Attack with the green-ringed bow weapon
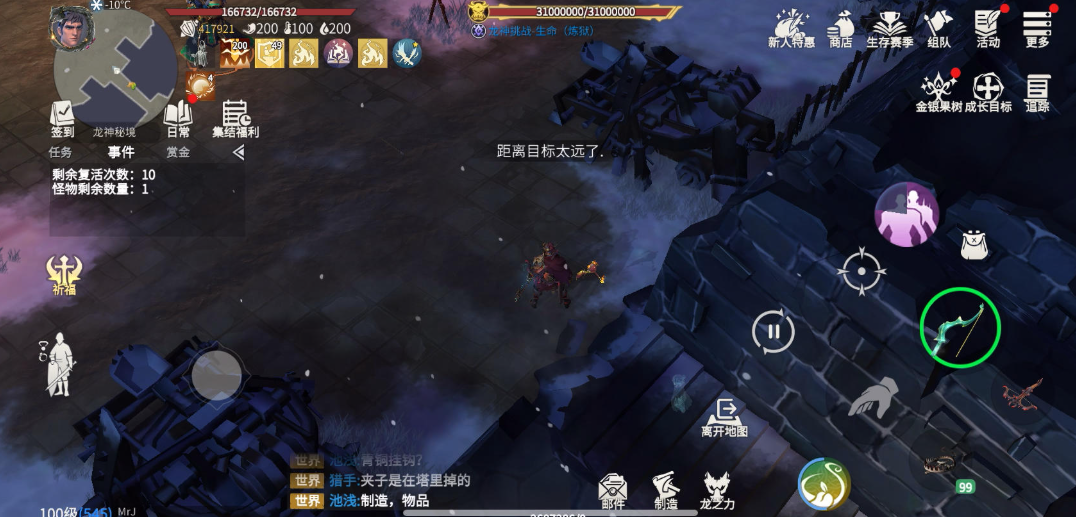This screenshot has width=1076, height=517. coord(960,328)
